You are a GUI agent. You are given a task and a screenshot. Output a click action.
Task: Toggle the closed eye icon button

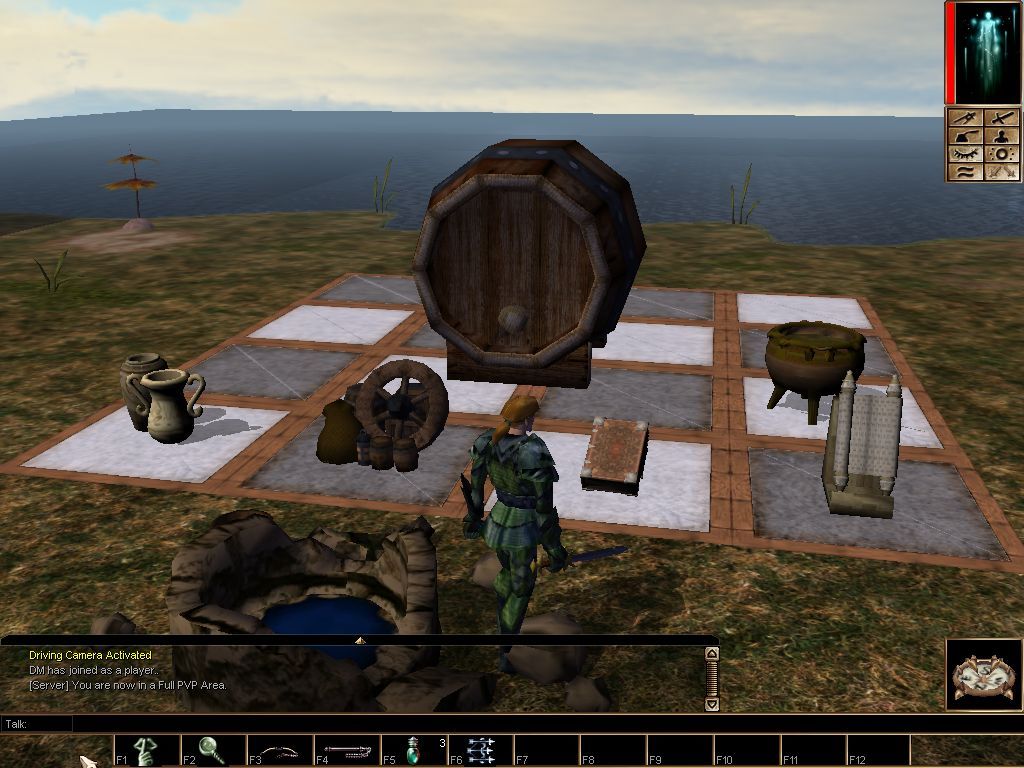click(x=966, y=155)
